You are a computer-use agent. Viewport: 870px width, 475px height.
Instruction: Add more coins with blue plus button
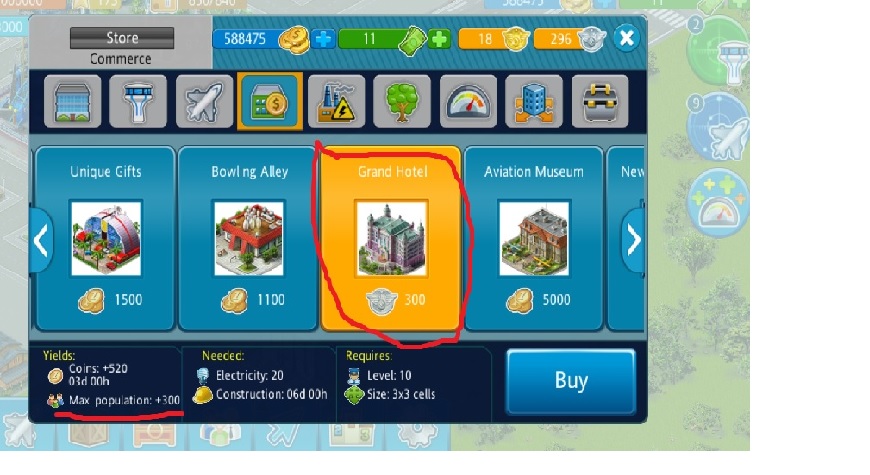323,39
